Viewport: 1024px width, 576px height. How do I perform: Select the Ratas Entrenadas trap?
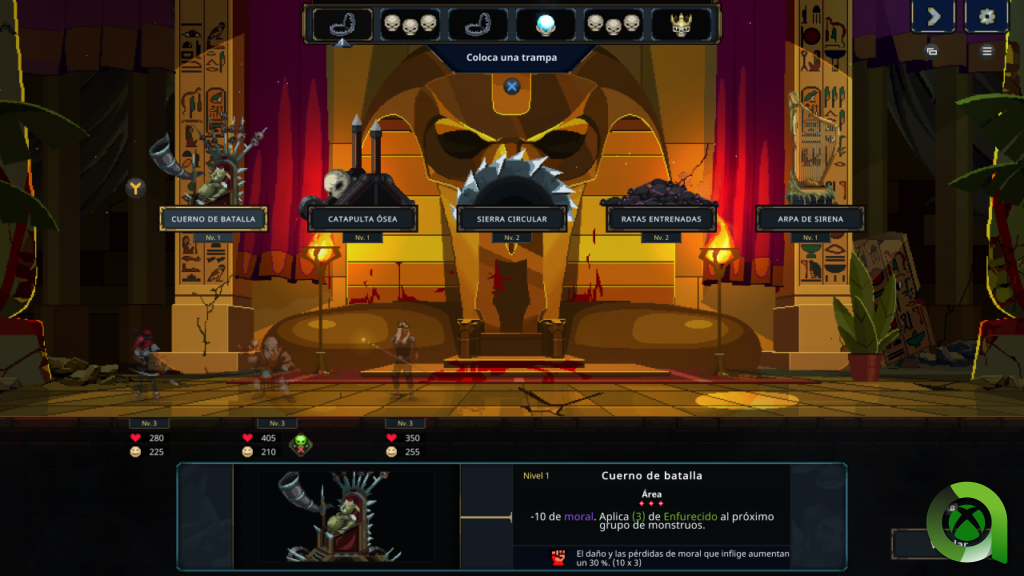[x=661, y=218]
